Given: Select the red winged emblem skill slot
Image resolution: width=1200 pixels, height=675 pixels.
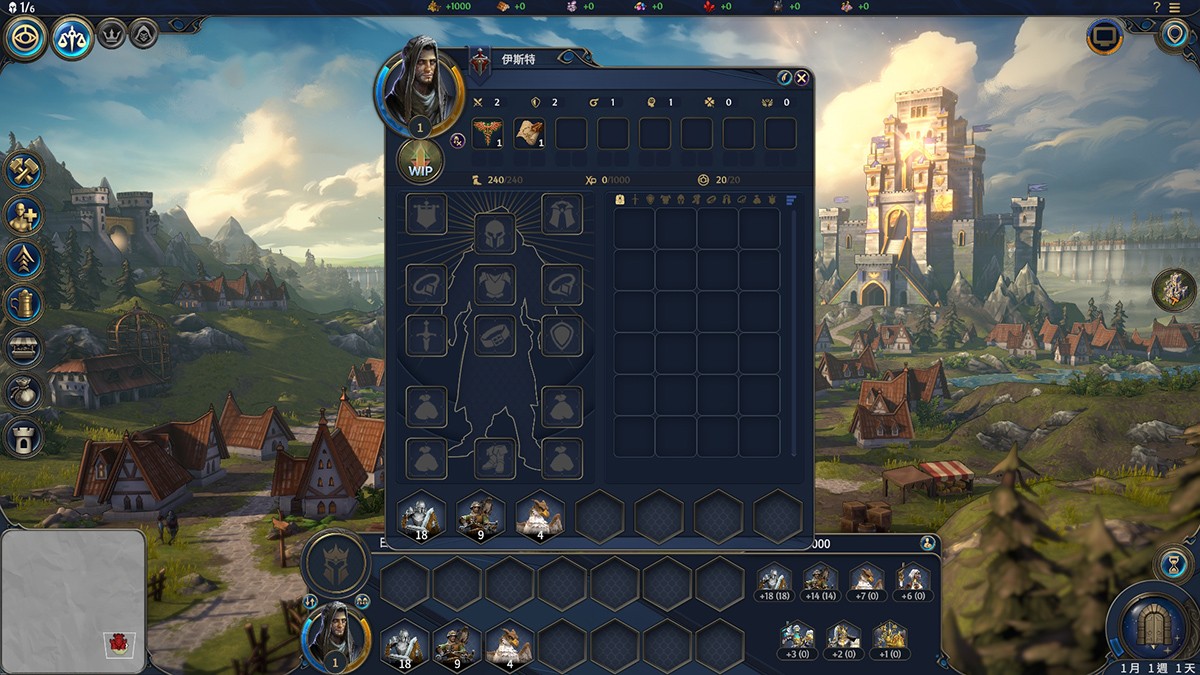Looking at the screenshot, I should click(487, 133).
